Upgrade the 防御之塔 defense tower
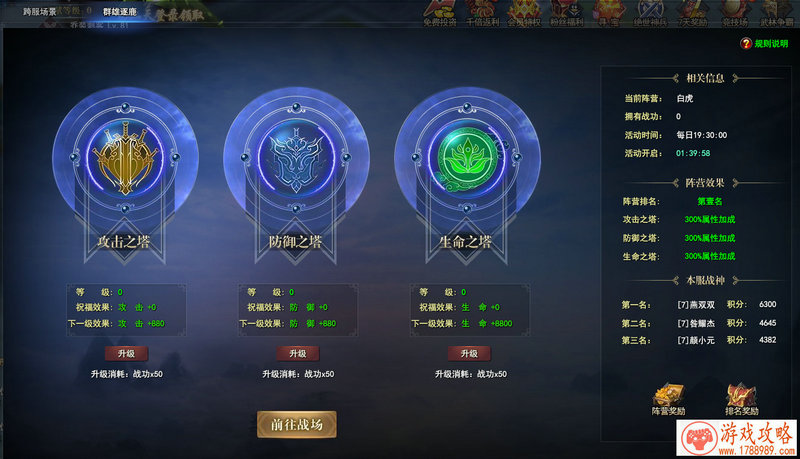This screenshot has width=800, height=459. [x=297, y=353]
